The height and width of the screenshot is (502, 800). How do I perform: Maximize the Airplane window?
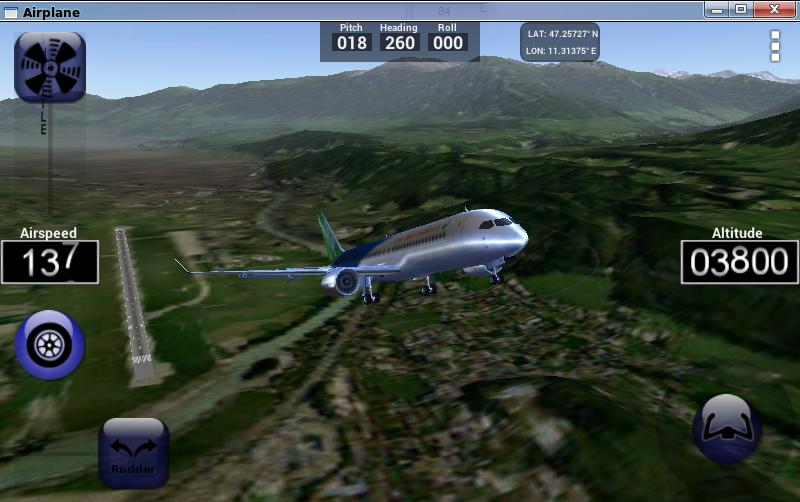coord(741,10)
